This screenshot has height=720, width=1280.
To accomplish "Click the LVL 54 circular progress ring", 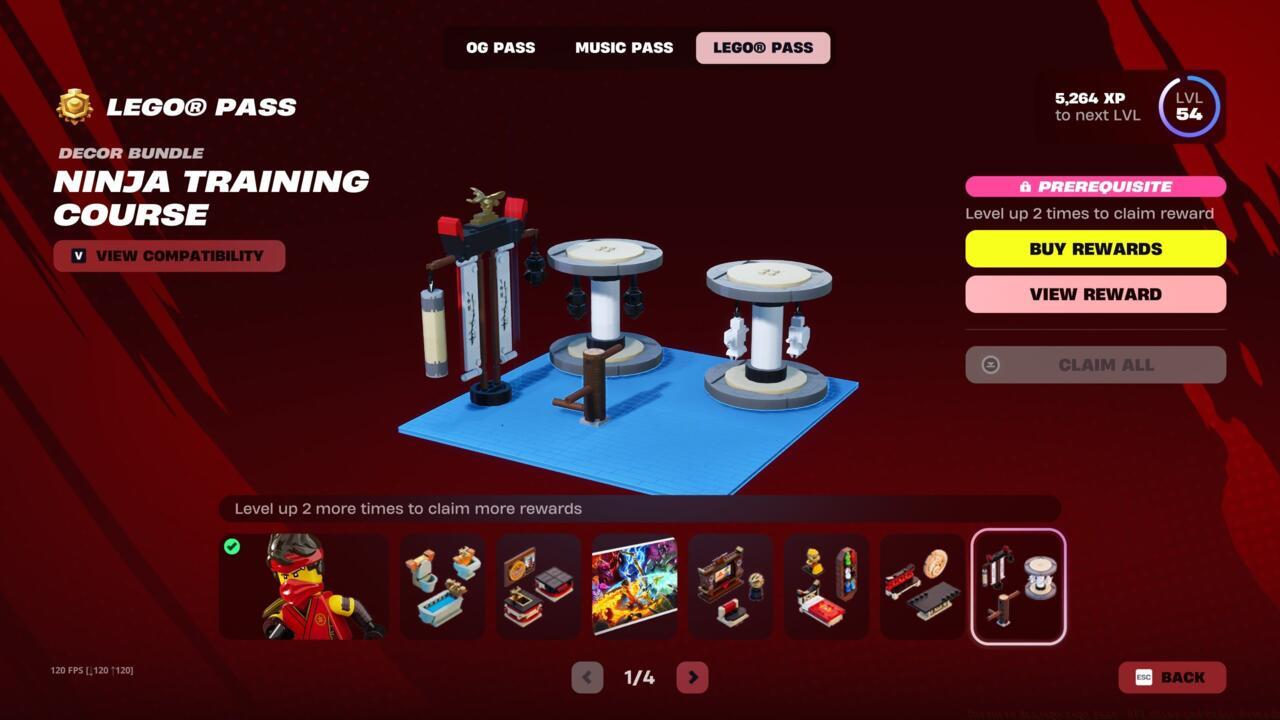I will [1188, 107].
